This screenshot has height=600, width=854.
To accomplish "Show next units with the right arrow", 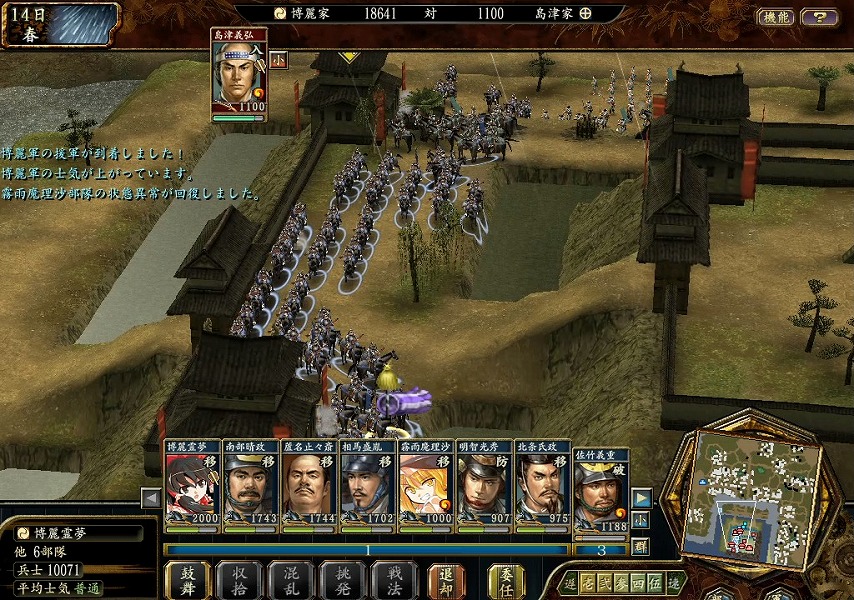I will (x=641, y=497).
